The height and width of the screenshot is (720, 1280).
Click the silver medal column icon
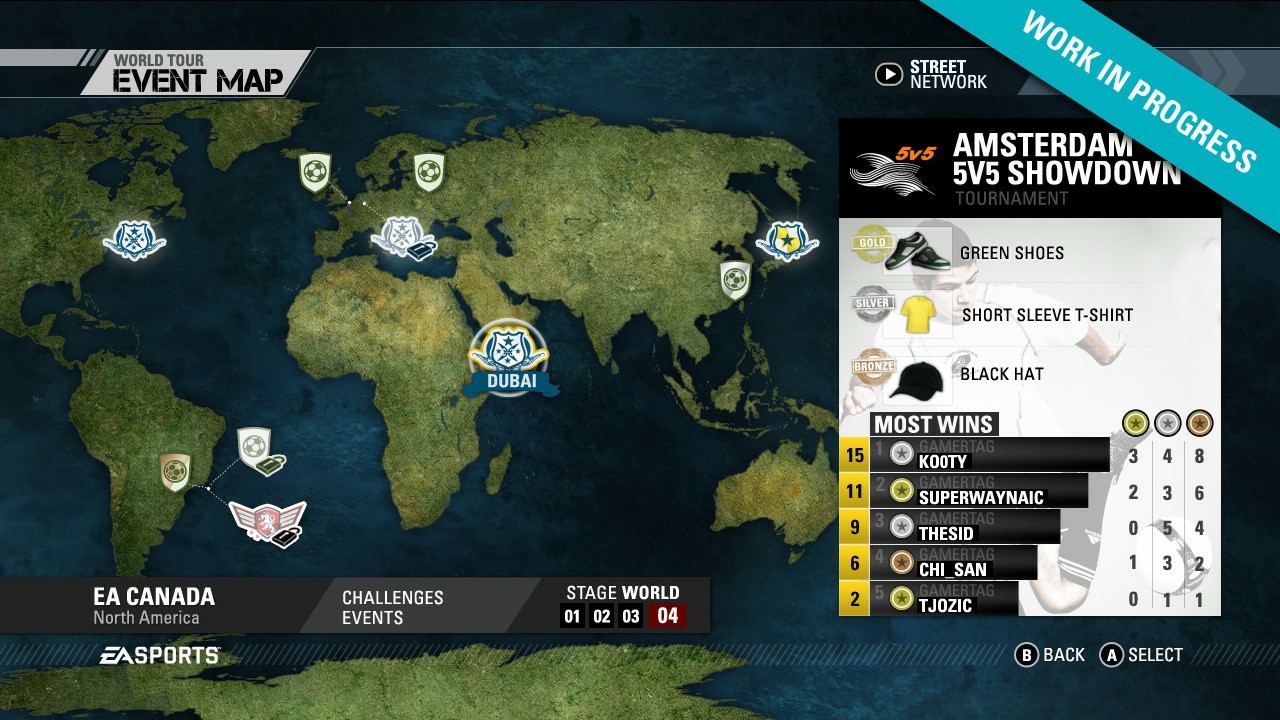[1165, 424]
